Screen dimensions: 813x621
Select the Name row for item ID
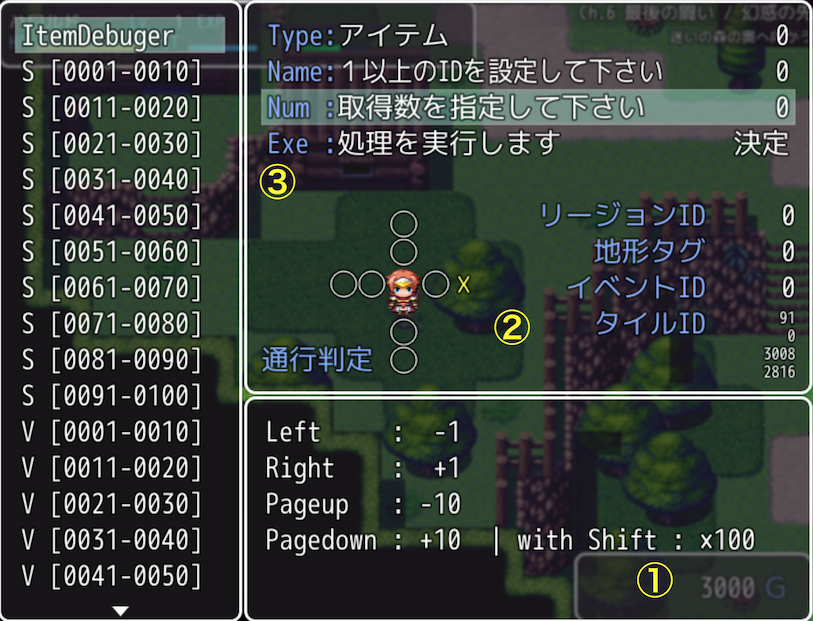[528, 72]
